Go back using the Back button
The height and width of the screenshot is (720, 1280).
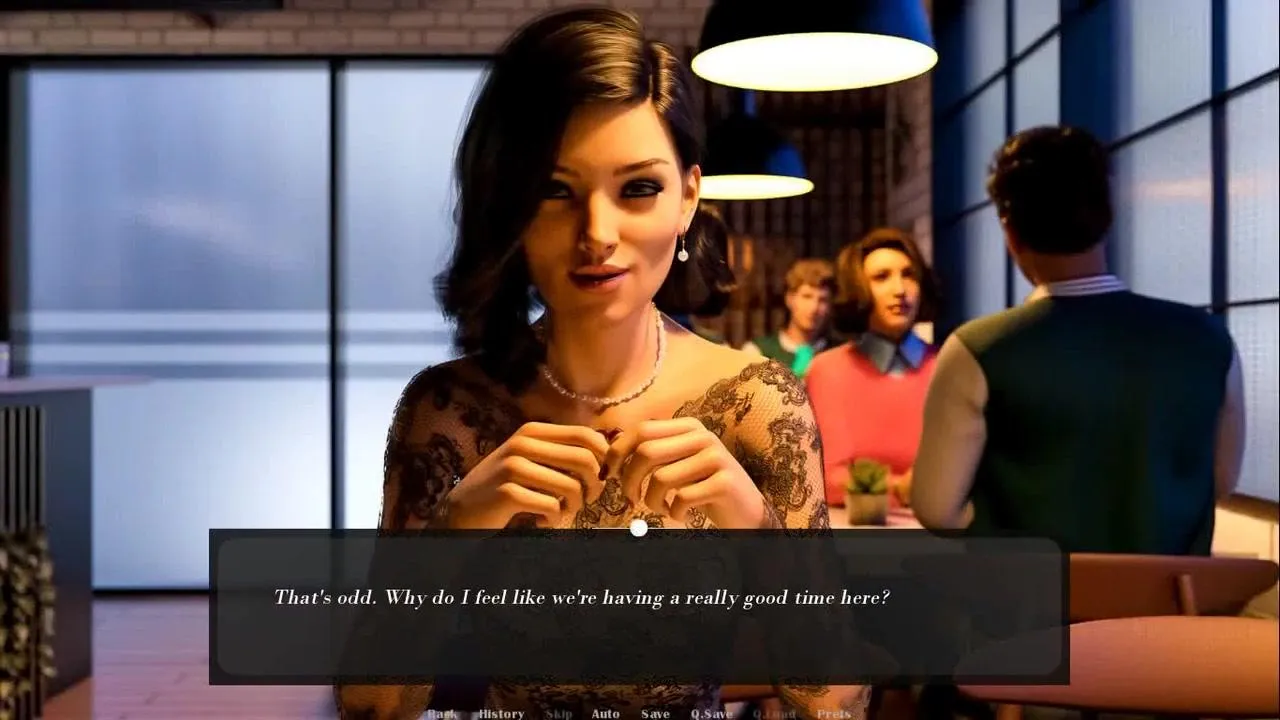442,714
